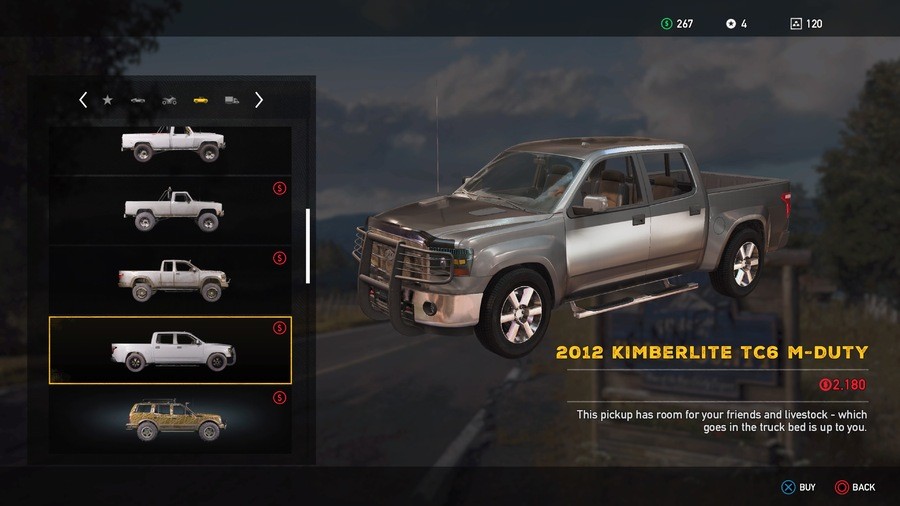Screen dimensions: 900x506
Task: Go to the next vehicle category arrow
Action: click(259, 100)
